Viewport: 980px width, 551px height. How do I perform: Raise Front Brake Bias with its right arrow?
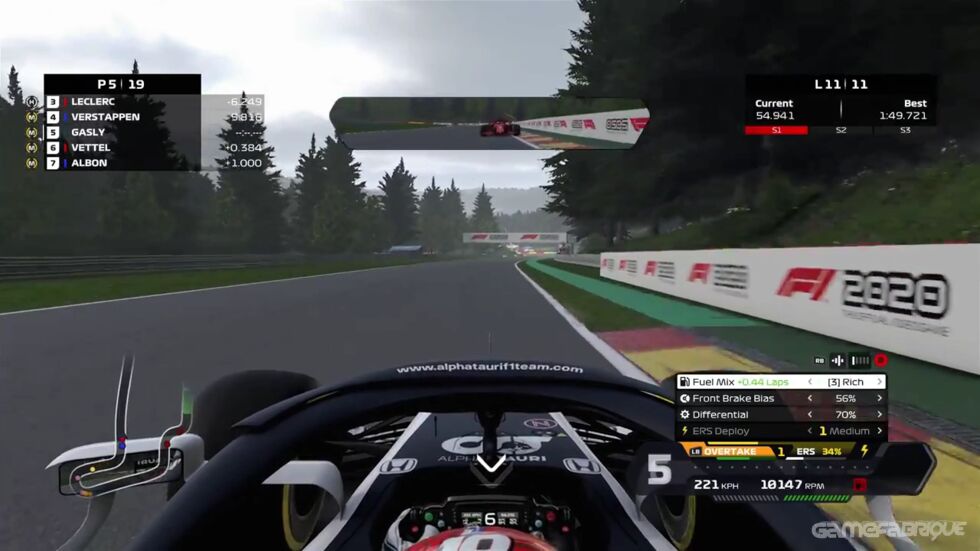[880, 398]
